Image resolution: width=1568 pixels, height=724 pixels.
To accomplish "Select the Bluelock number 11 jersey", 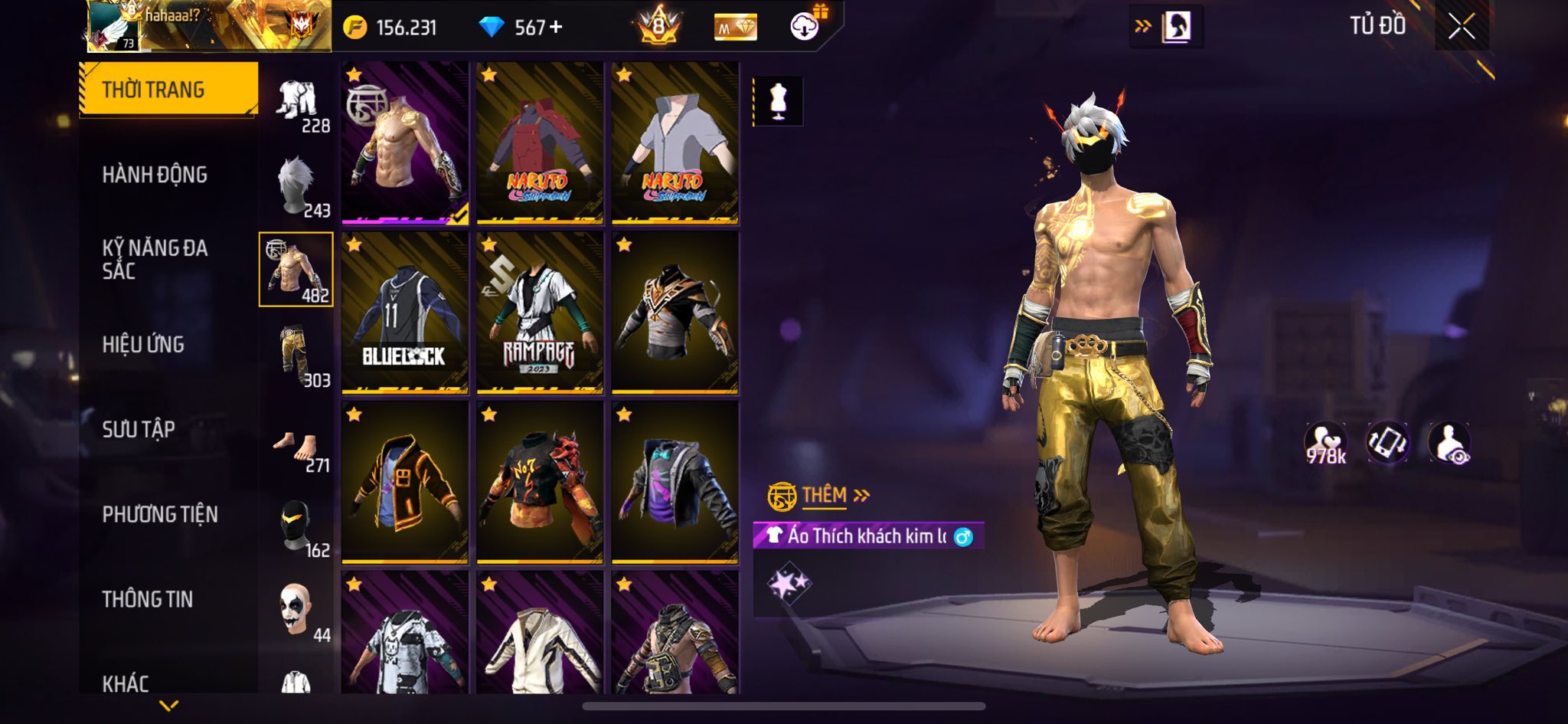I will pos(405,313).
